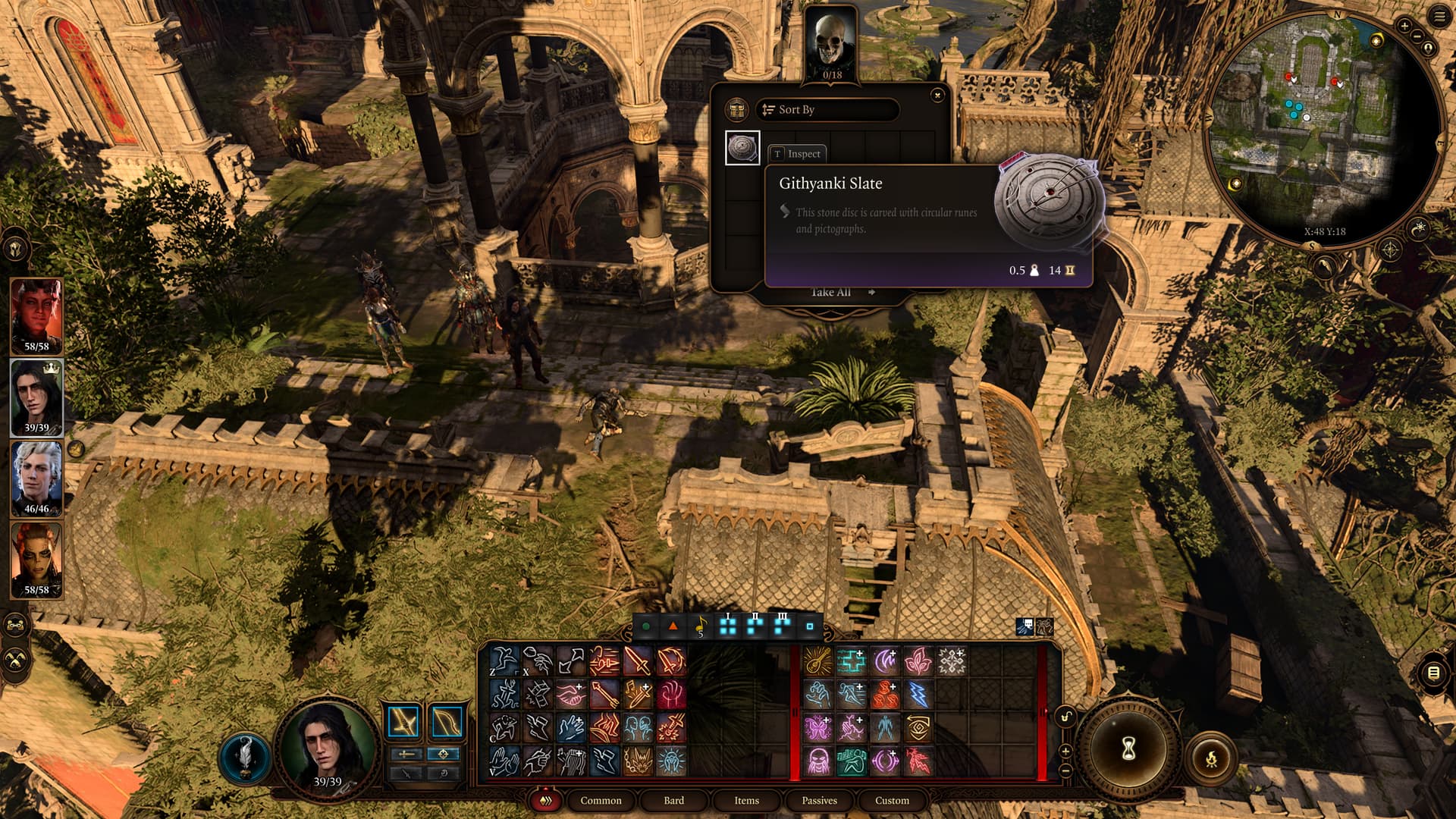1456x819 pixels.
Task: Select the white-haired companion portrait
Action: [x=36, y=475]
